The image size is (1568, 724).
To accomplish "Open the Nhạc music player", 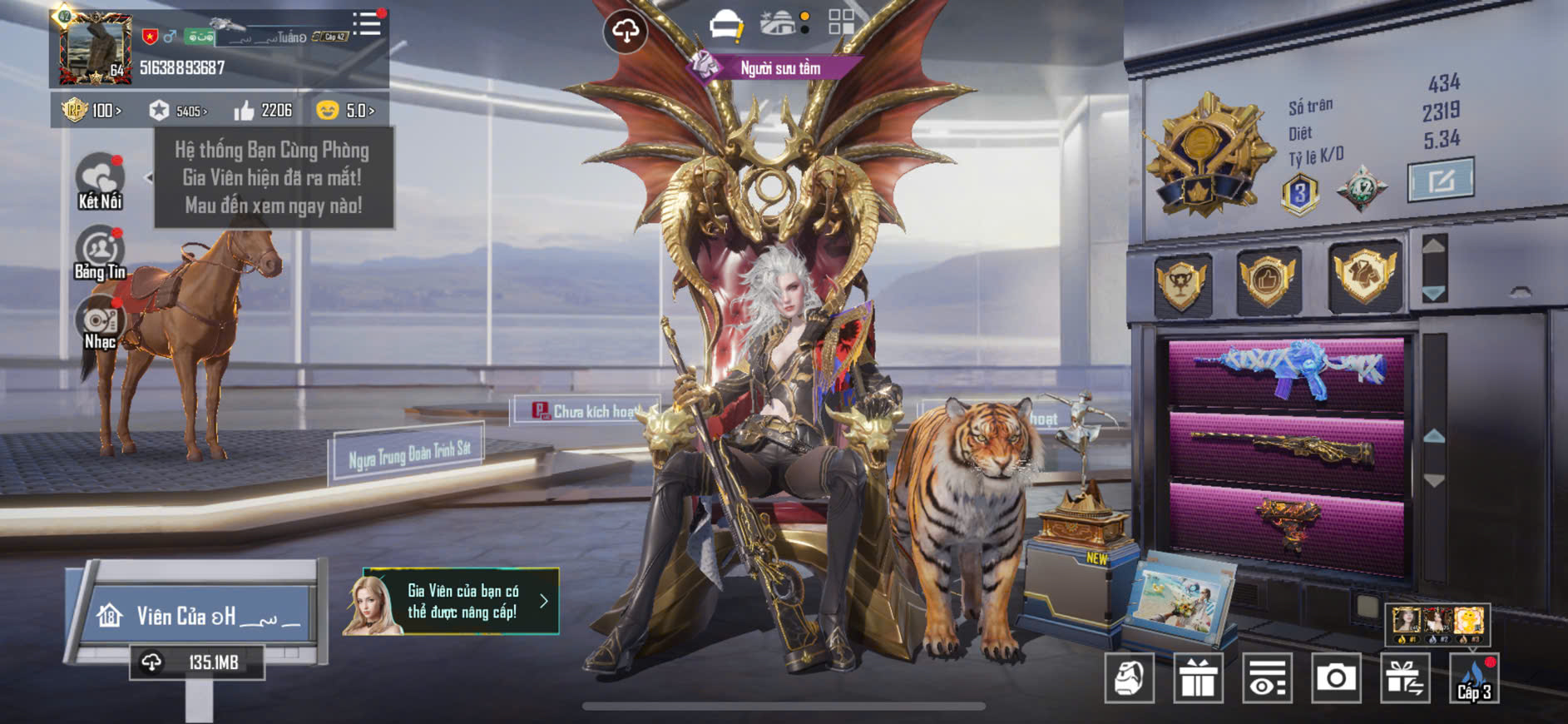I will 100,325.
